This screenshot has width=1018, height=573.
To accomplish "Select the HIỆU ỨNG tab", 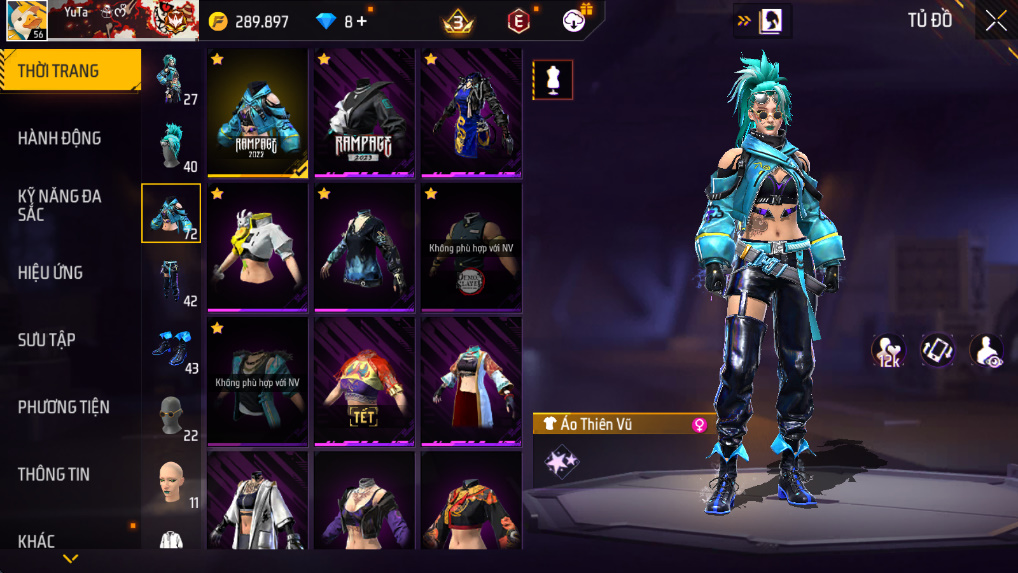I will 51,272.
